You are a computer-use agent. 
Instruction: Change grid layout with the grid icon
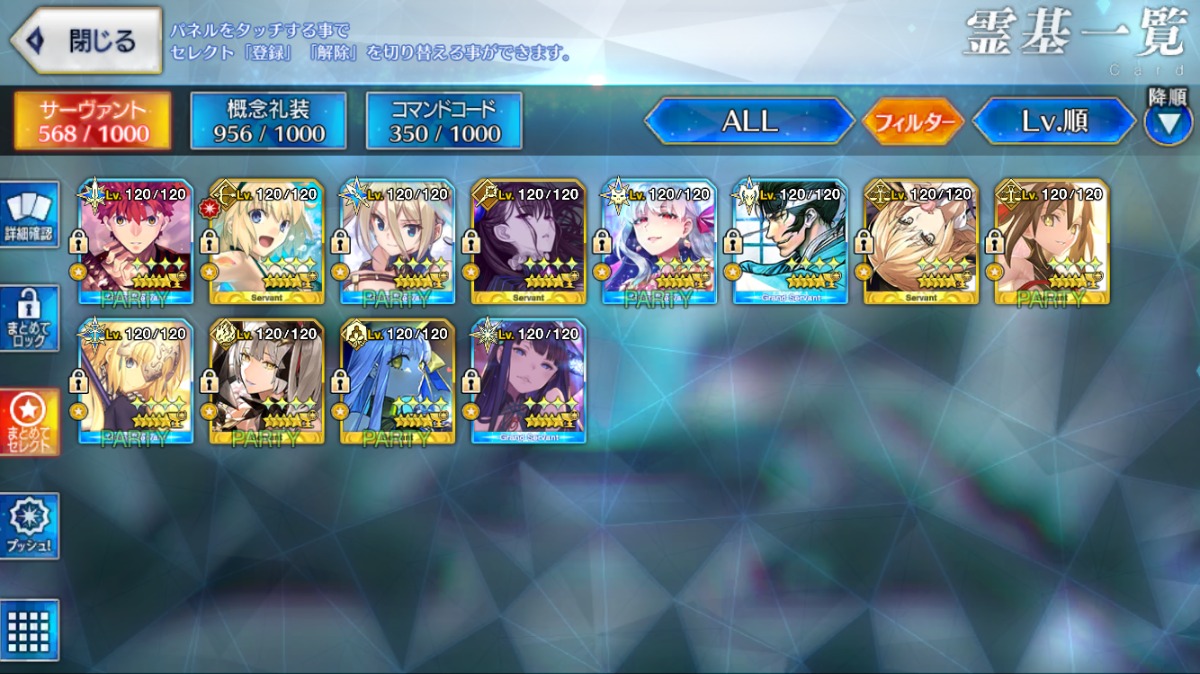click(x=30, y=630)
